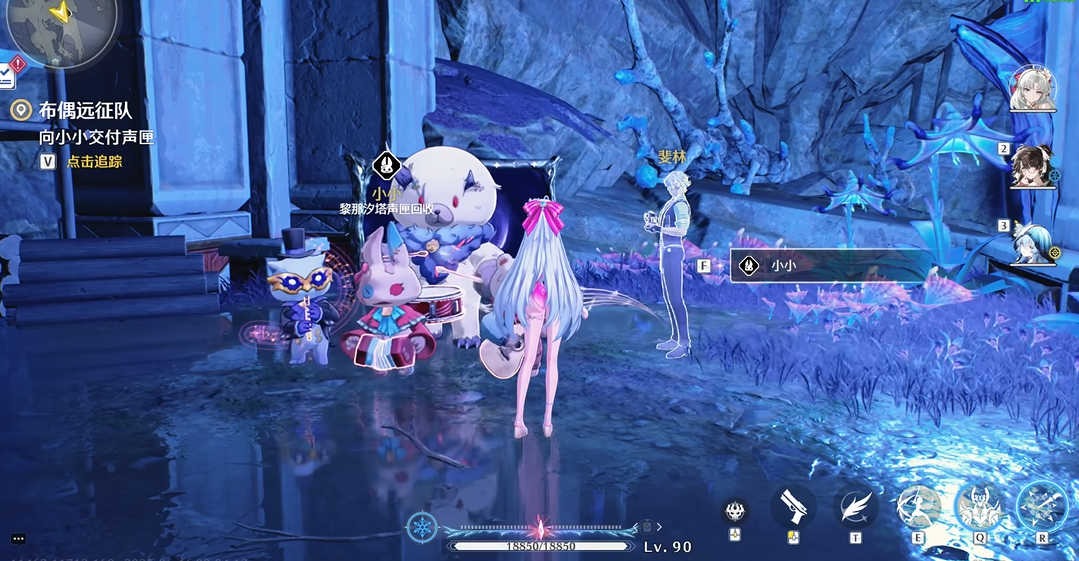Switch to the white-haired active character portrait
Image resolution: width=1079 pixels, height=561 pixels.
1032,88
